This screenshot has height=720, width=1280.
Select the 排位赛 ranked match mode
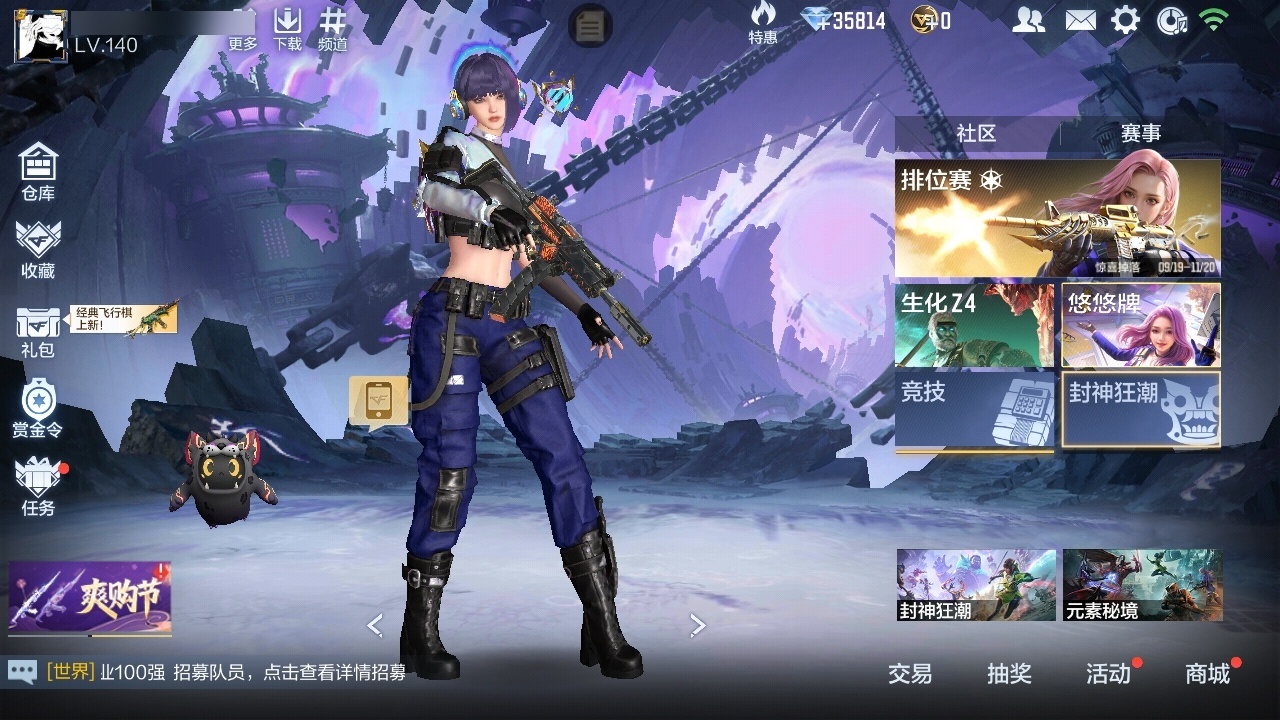coord(1057,218)
